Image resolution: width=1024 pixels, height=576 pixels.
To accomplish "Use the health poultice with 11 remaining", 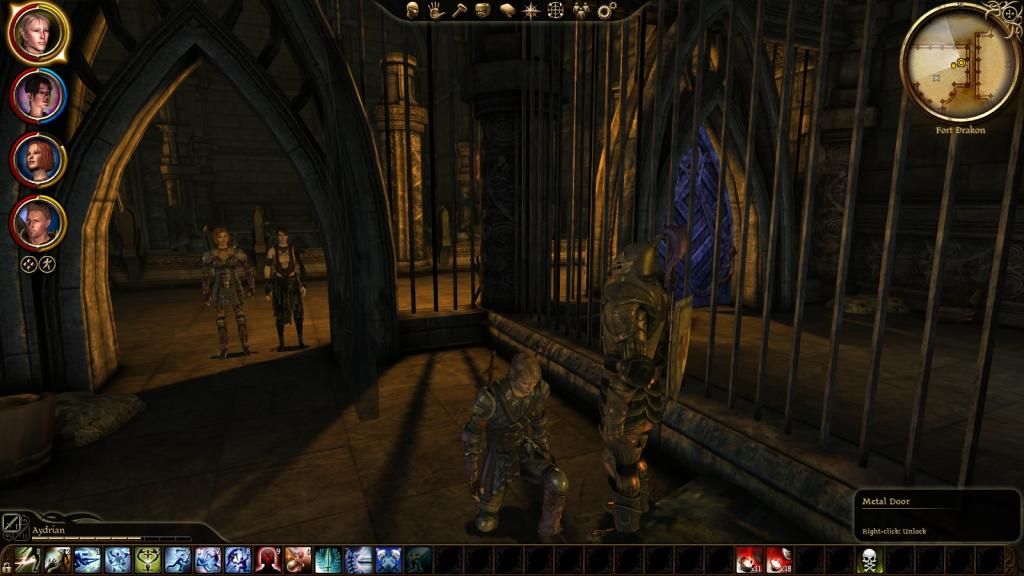I will pyautogui.click(x=750, y=560).
